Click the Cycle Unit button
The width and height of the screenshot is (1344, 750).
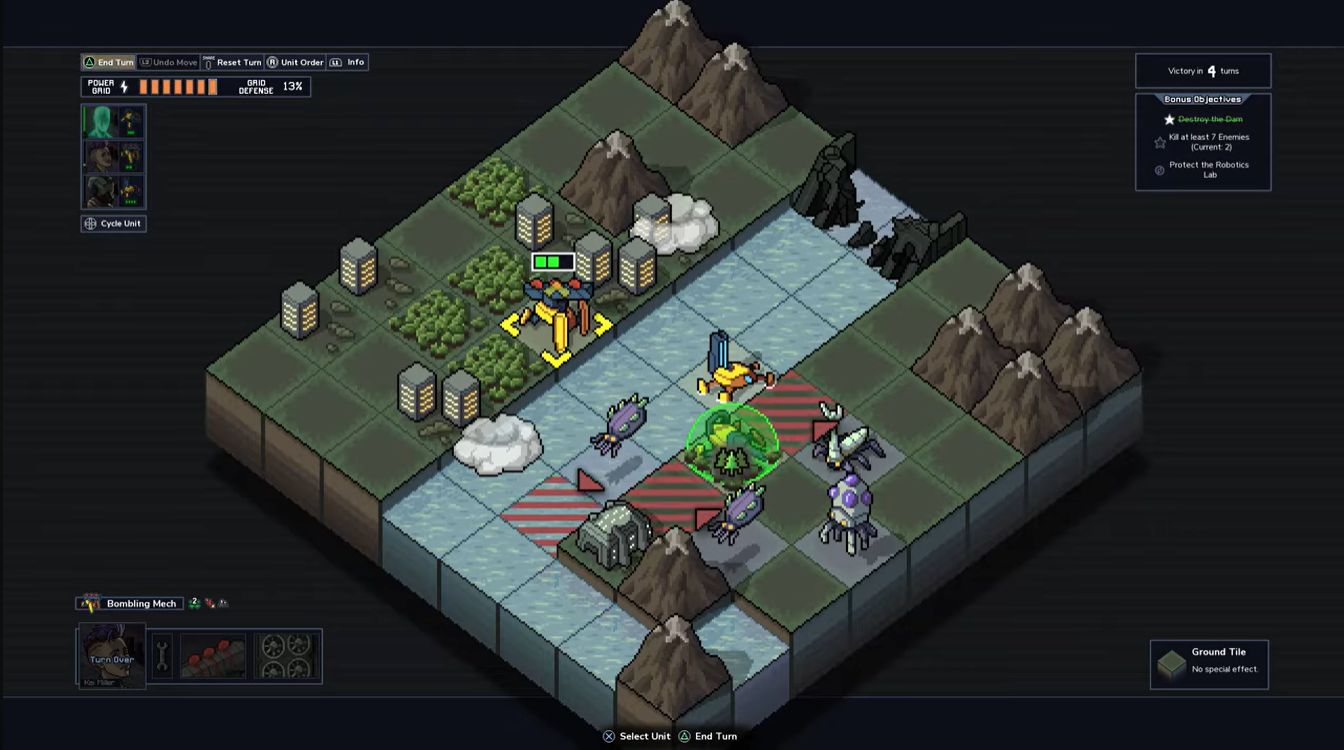point(114,223)
